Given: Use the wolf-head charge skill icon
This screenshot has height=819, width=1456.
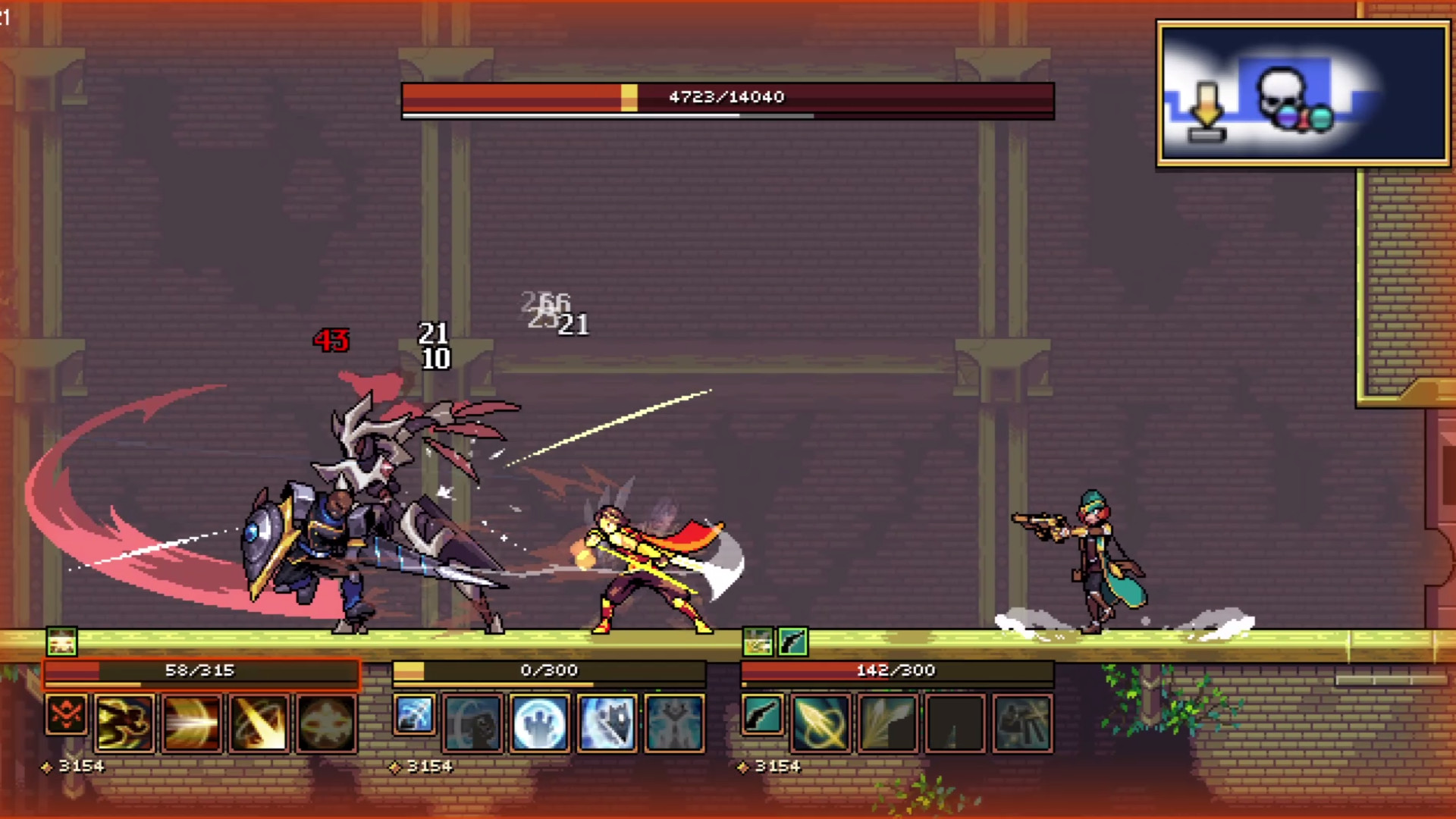Looking at the screenshot, I should click(x=605, y=724).
